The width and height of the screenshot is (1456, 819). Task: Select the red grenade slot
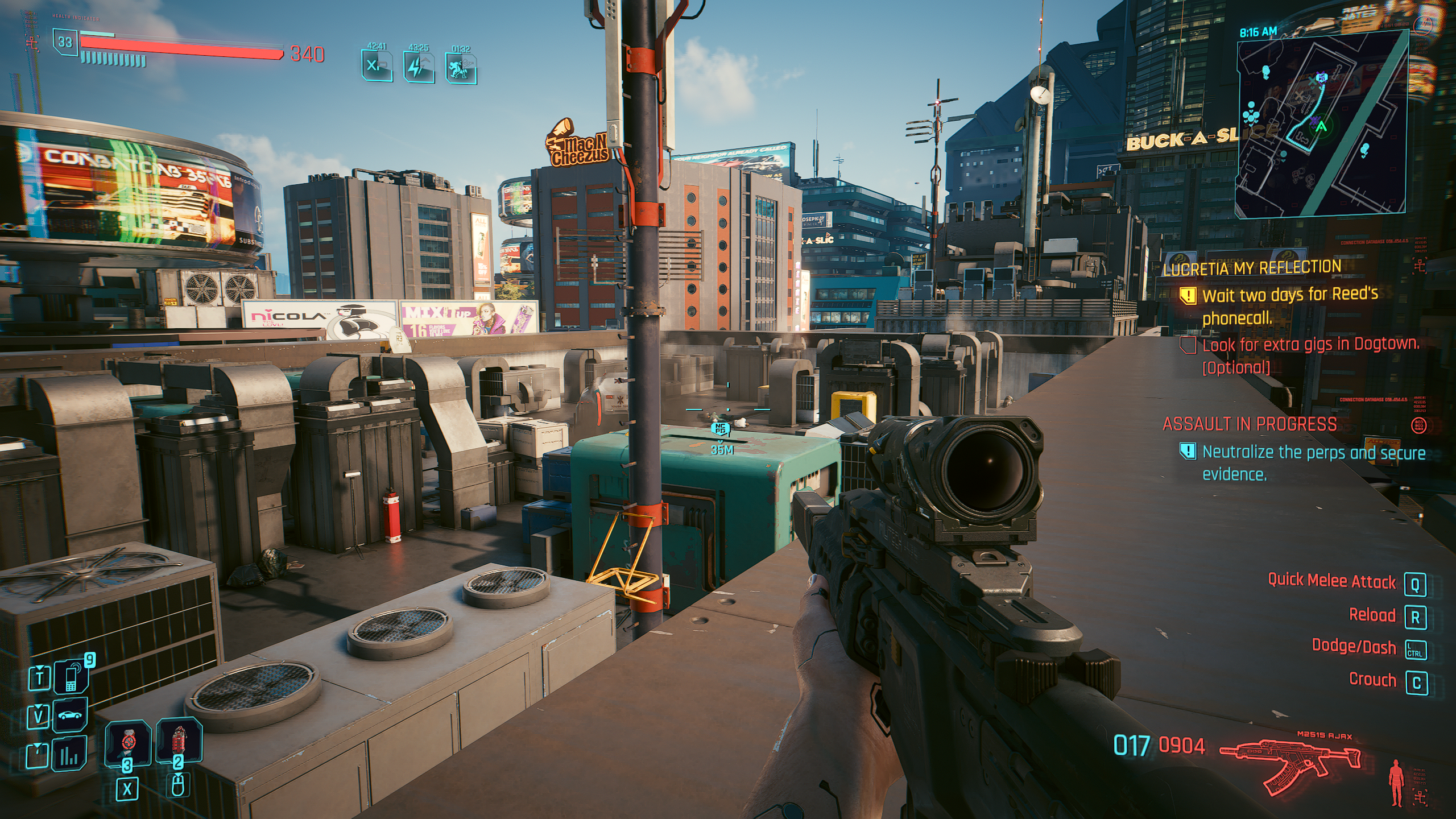179,740
